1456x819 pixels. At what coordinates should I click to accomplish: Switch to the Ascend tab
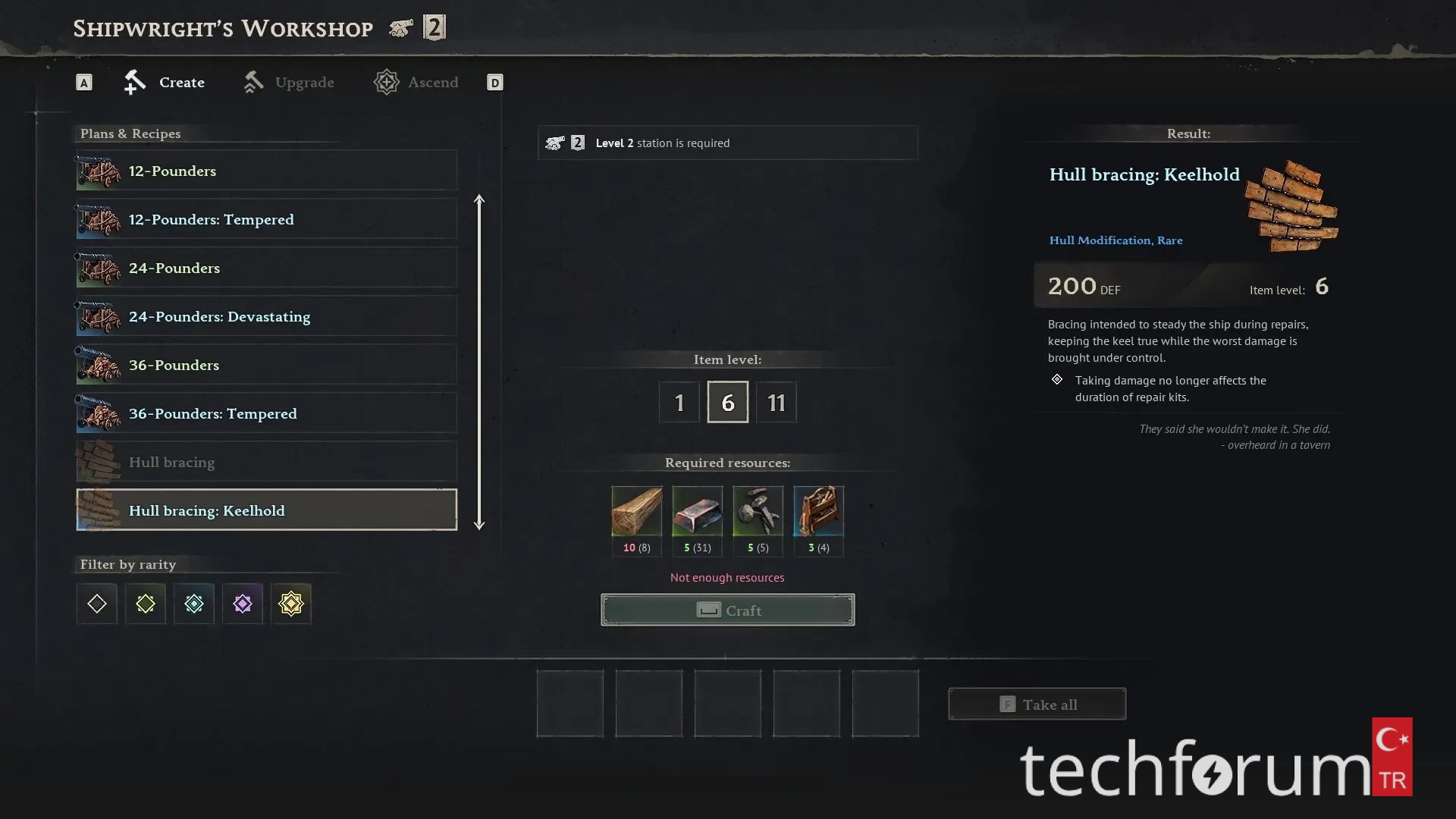pos(416,82)
